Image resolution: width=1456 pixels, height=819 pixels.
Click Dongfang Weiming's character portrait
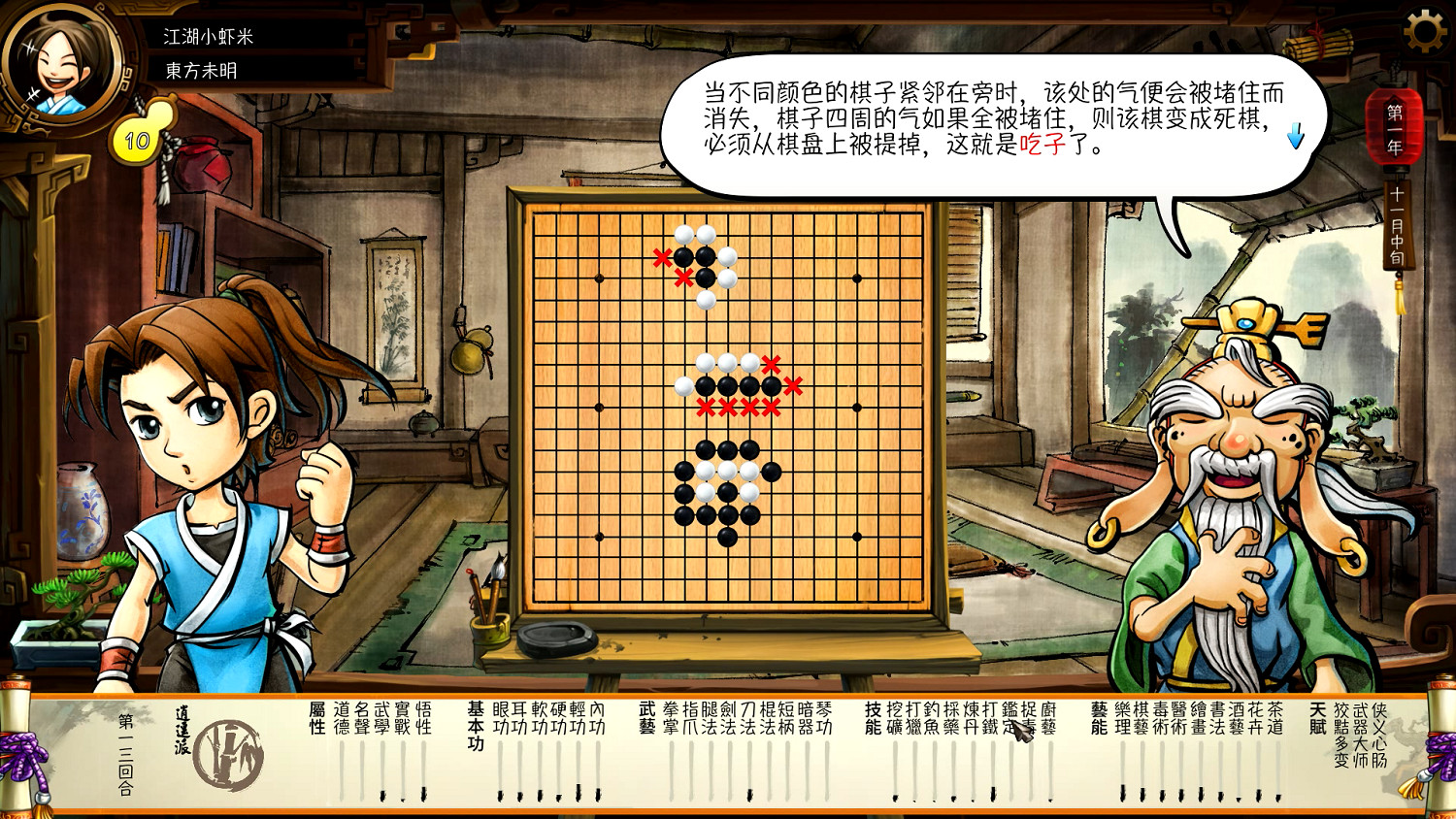coord(60,61)
